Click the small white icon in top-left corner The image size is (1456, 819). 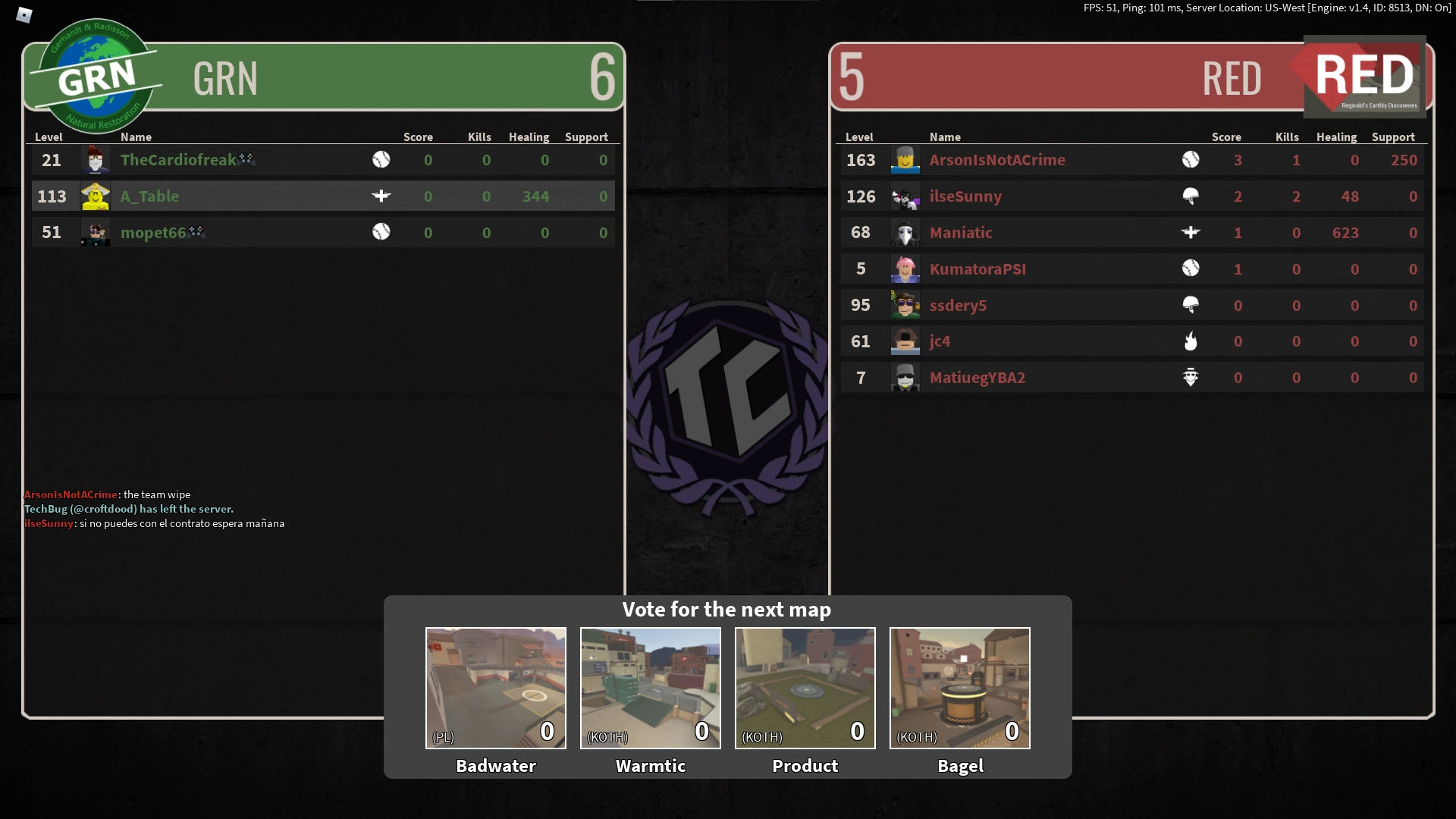coord(24,14)
